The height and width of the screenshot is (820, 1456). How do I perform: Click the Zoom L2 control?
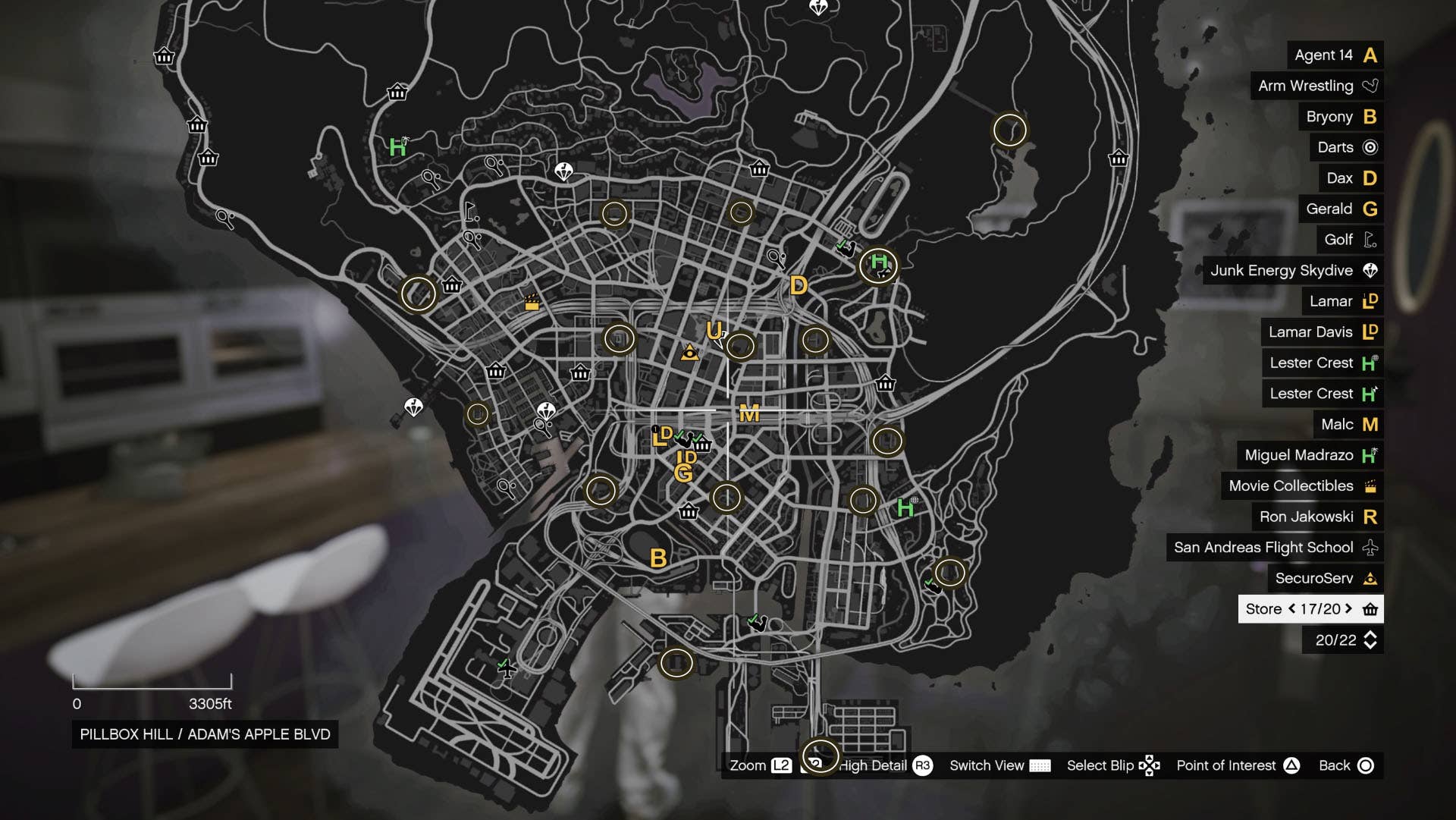758,765
